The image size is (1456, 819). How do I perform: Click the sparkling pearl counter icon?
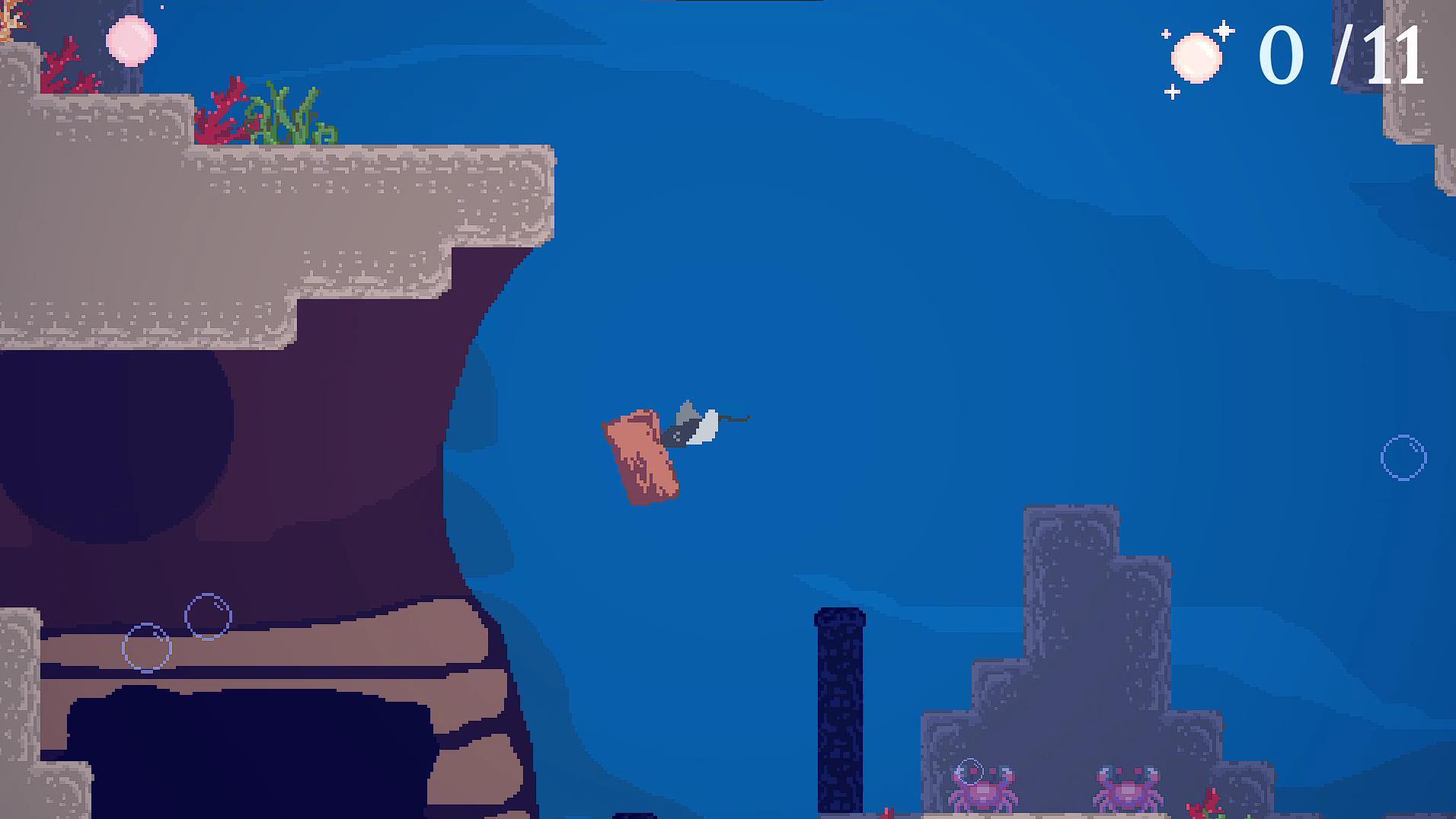1198,55
